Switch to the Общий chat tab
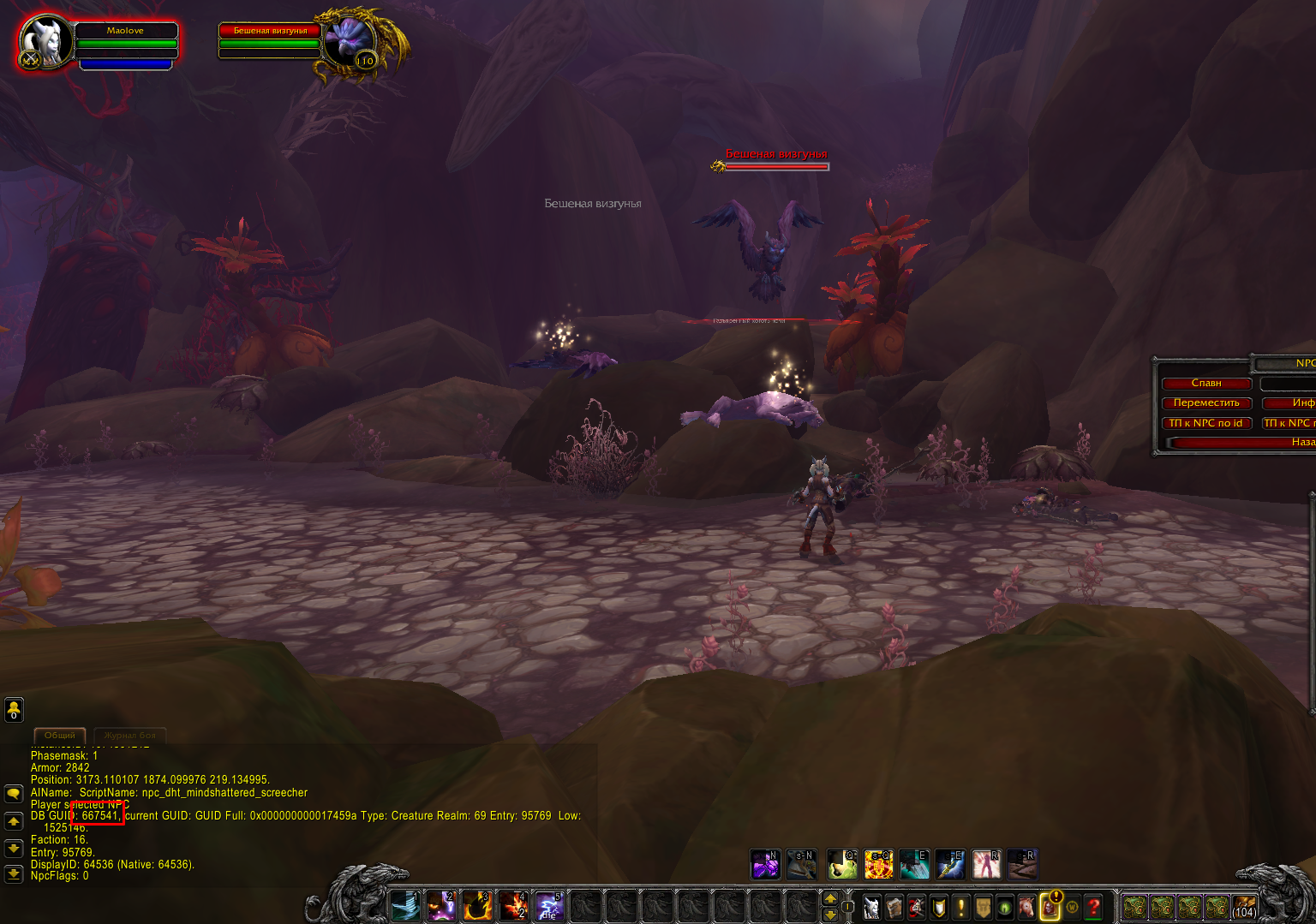 pos(60,735)
